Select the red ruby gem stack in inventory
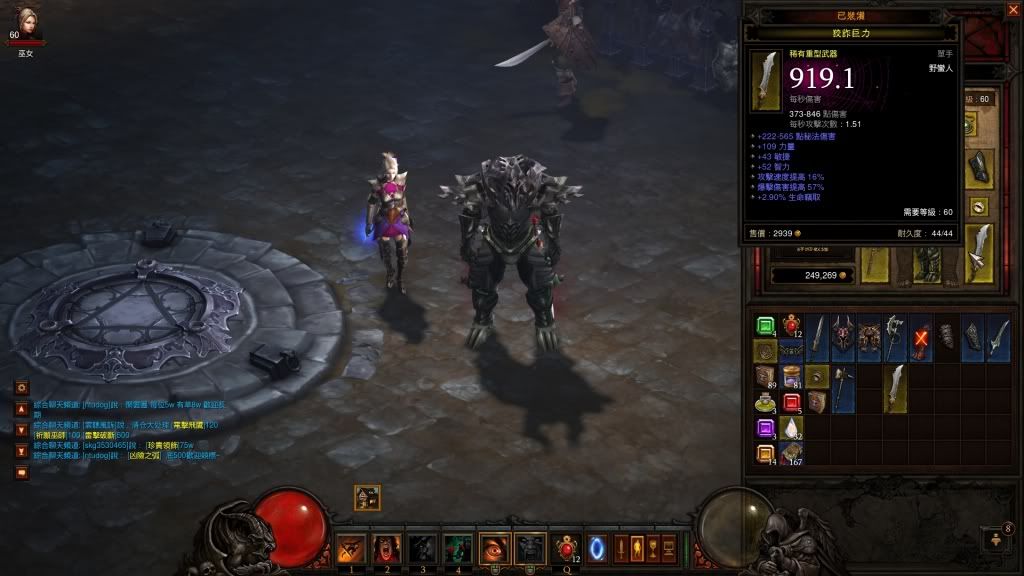Image resolution: width=1024 pixels, height=576 pixels. click(x=791, y=403)
